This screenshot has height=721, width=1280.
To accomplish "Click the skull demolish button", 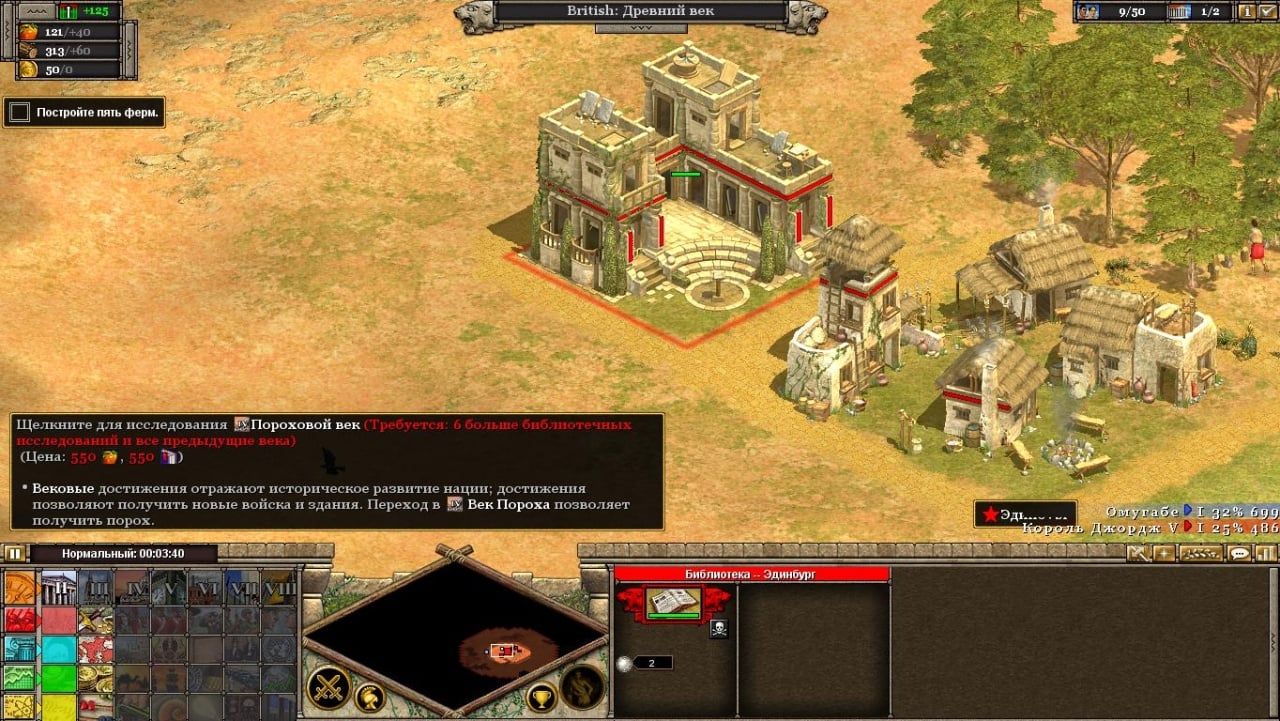I will (718, 628).
